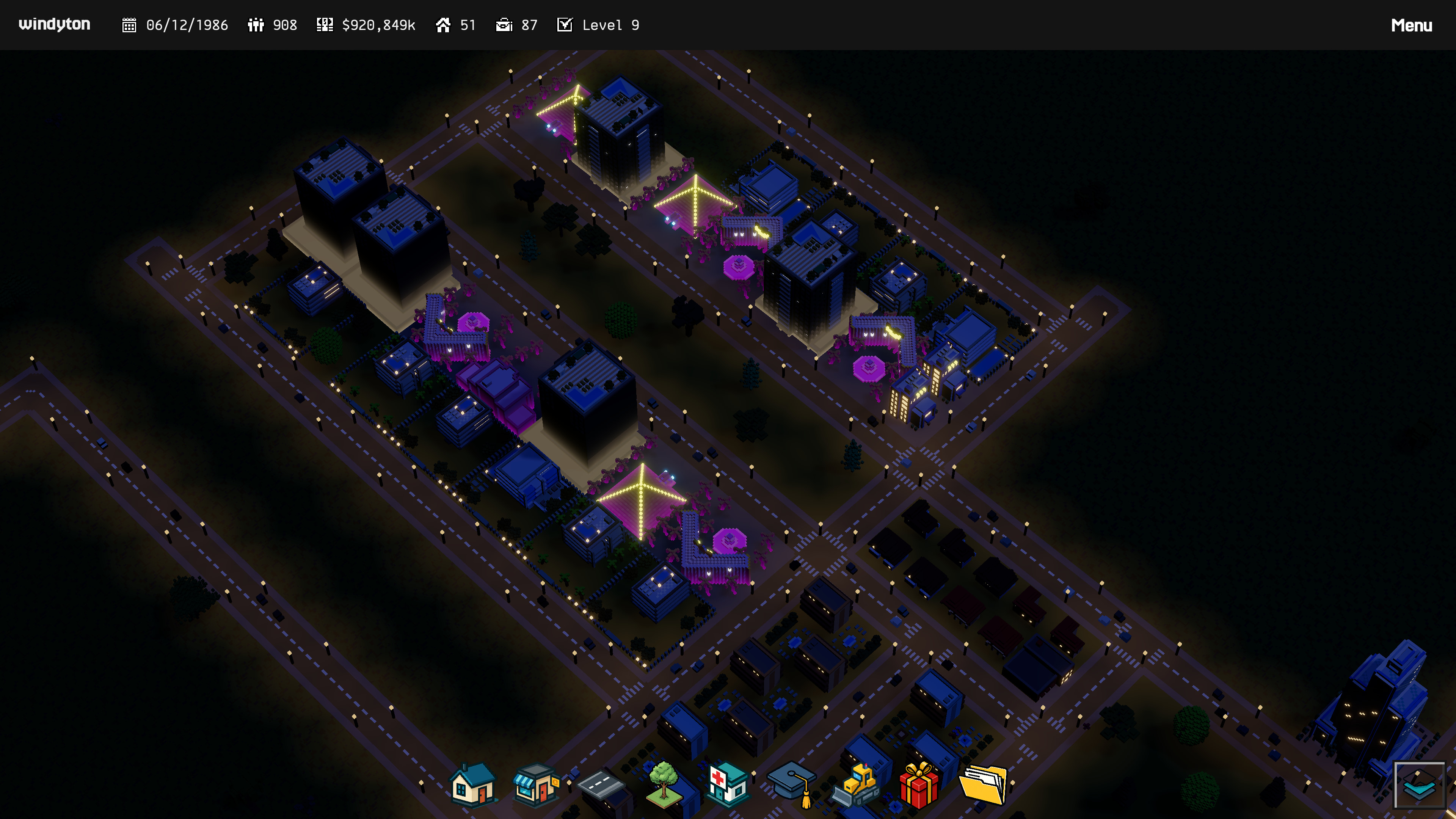This screenshot has width=1456, height=819.
Task: Open the graduation cap education category
Action: pyautogui.click(x=792, y=784)
